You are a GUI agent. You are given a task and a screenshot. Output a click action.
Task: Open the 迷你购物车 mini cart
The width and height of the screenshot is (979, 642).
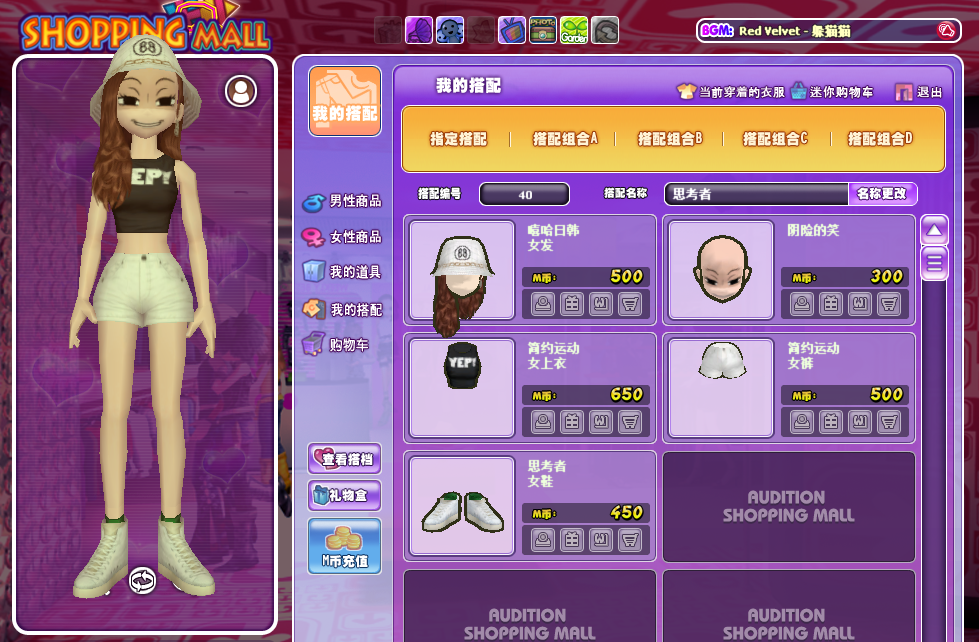click(x=832, y=92)
